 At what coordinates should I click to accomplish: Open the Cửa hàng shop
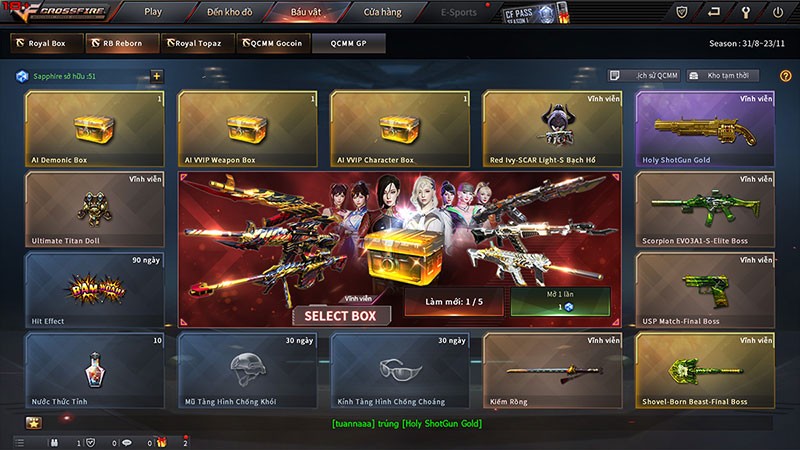[x=382, y=13]
